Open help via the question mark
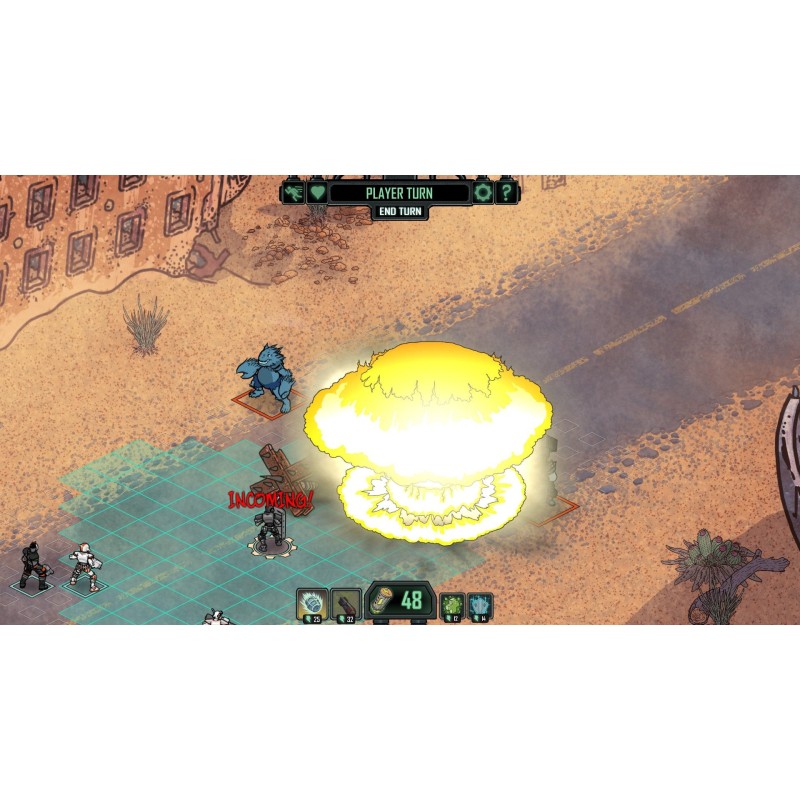The image size is (800, 800). (x=507, y=192)
